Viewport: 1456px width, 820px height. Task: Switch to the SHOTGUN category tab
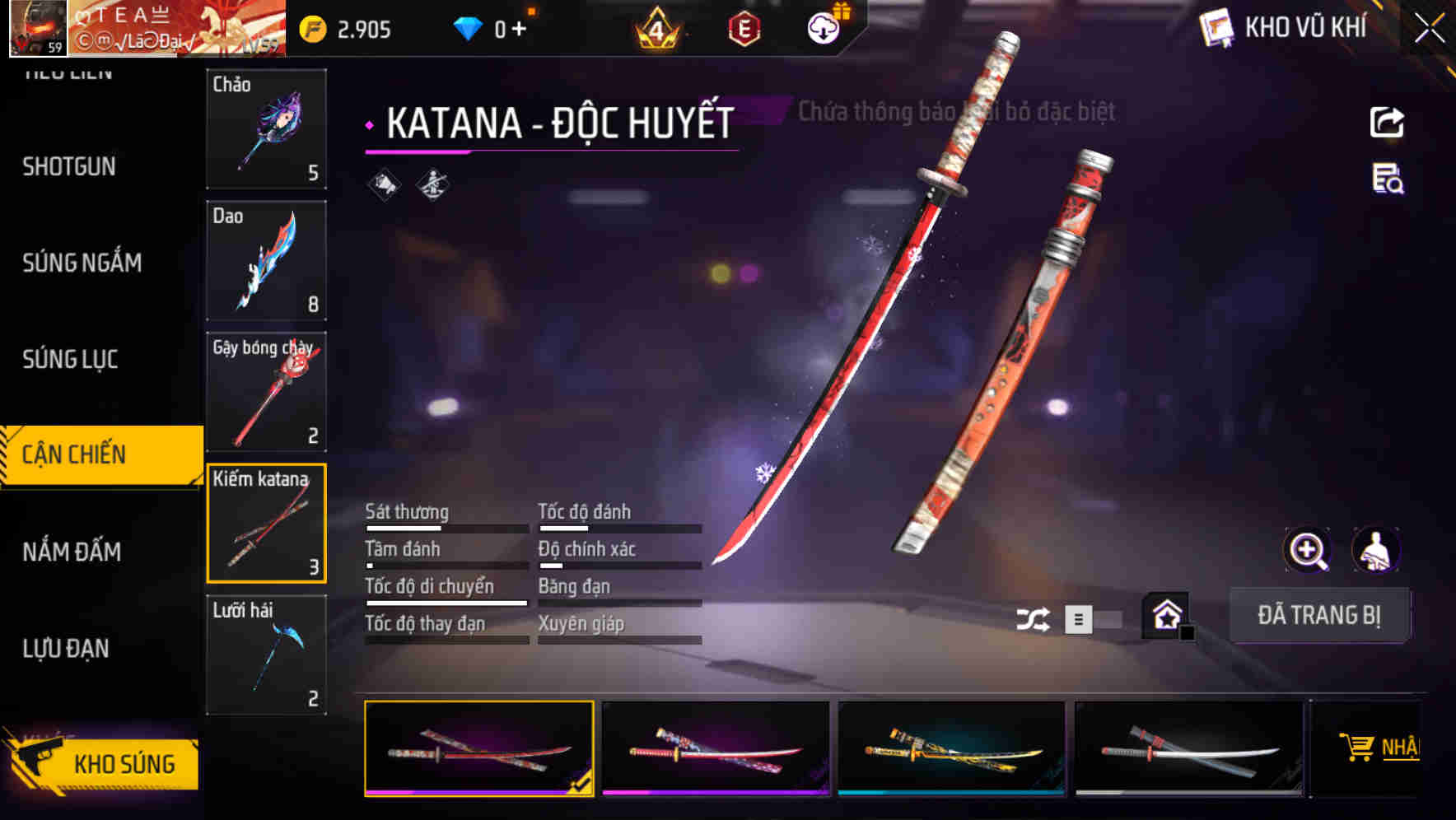[x=68, y=167]
